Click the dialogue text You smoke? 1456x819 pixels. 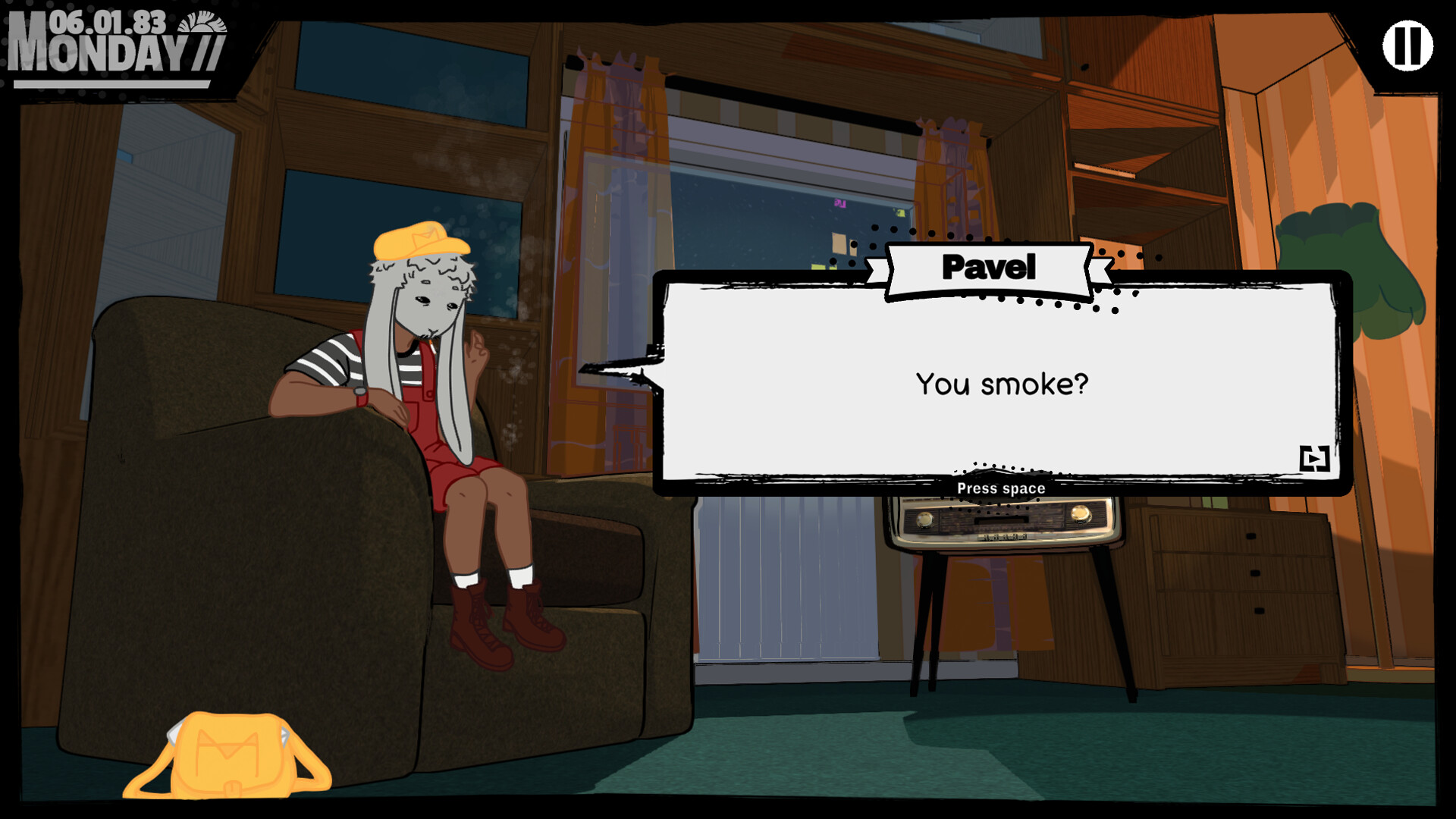pyautogui.click(x=1003, y=384)
